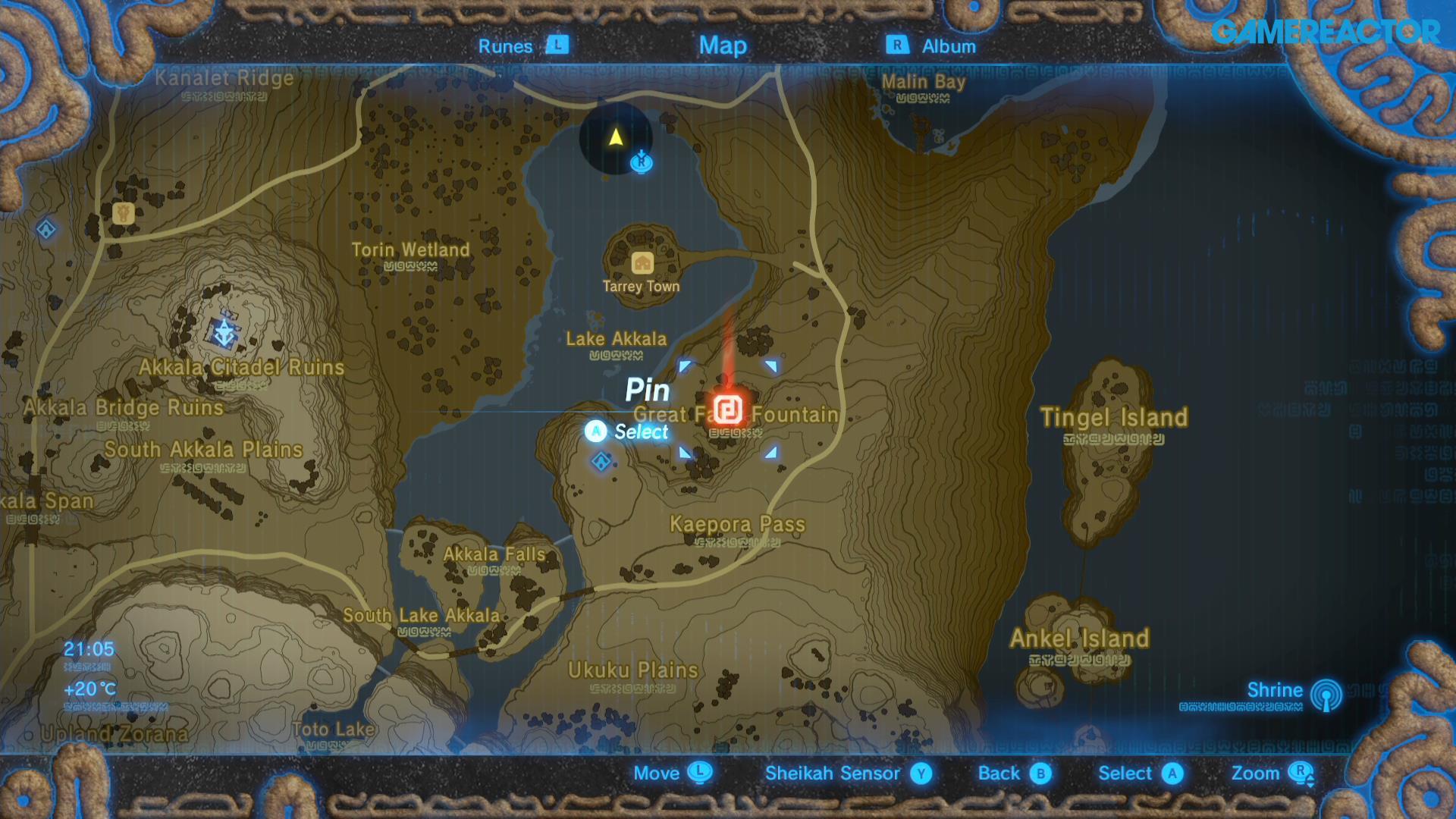Click the Map title at the top
The height and width of the screenshot is (819, 1456).
click(723, 45)
